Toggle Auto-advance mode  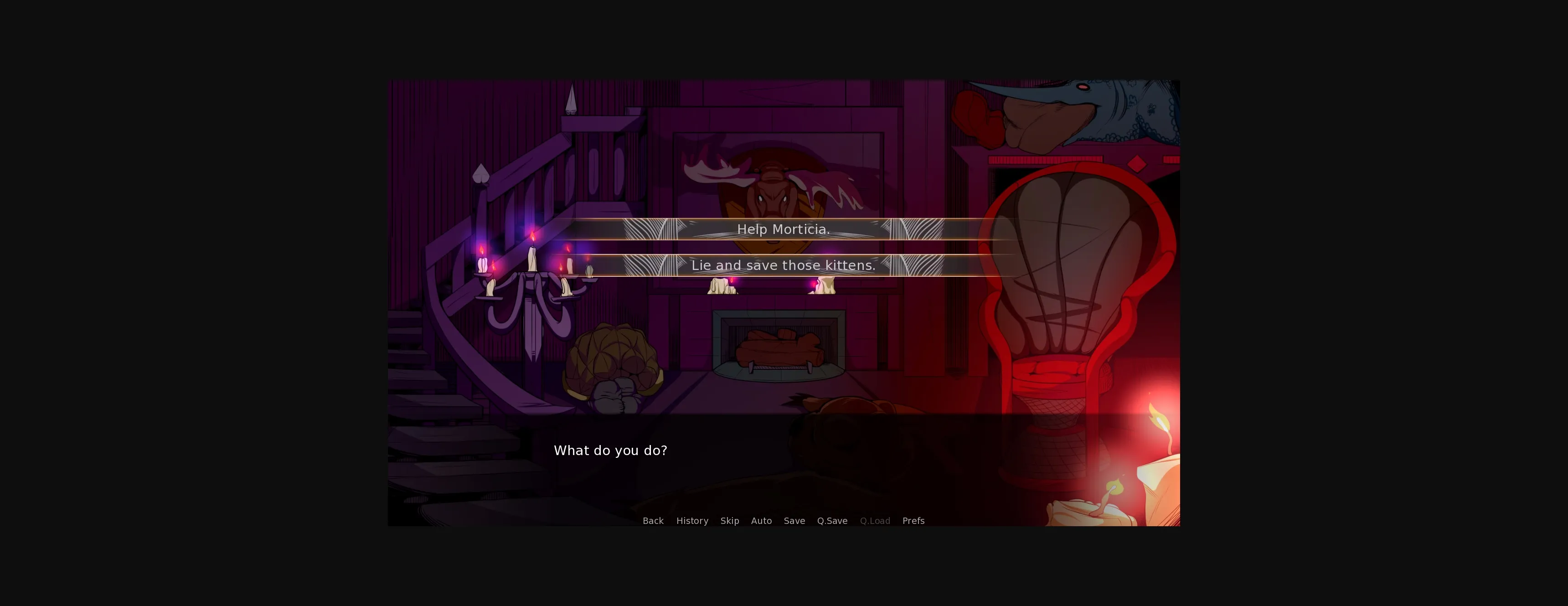coord(762,521)
